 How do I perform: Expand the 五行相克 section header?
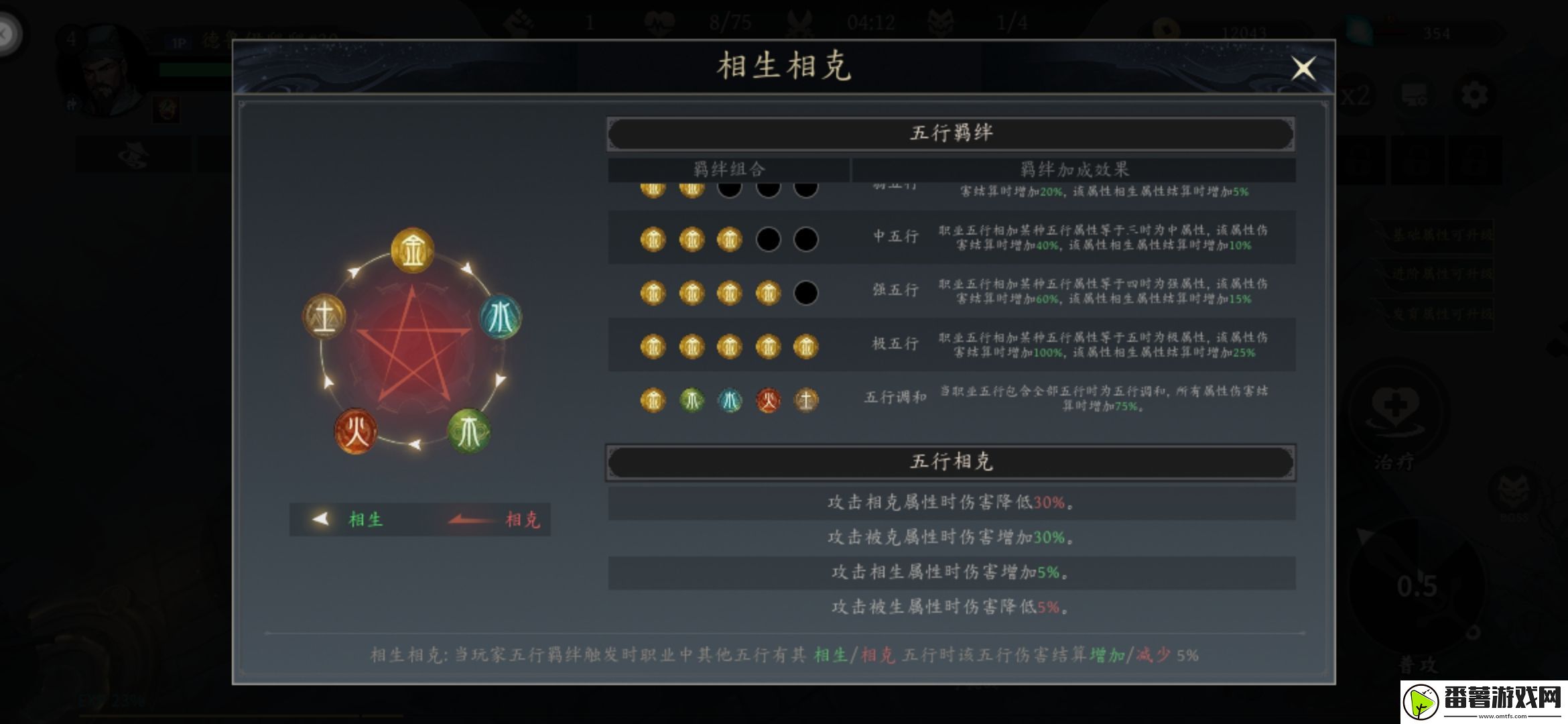click(952, 461)
